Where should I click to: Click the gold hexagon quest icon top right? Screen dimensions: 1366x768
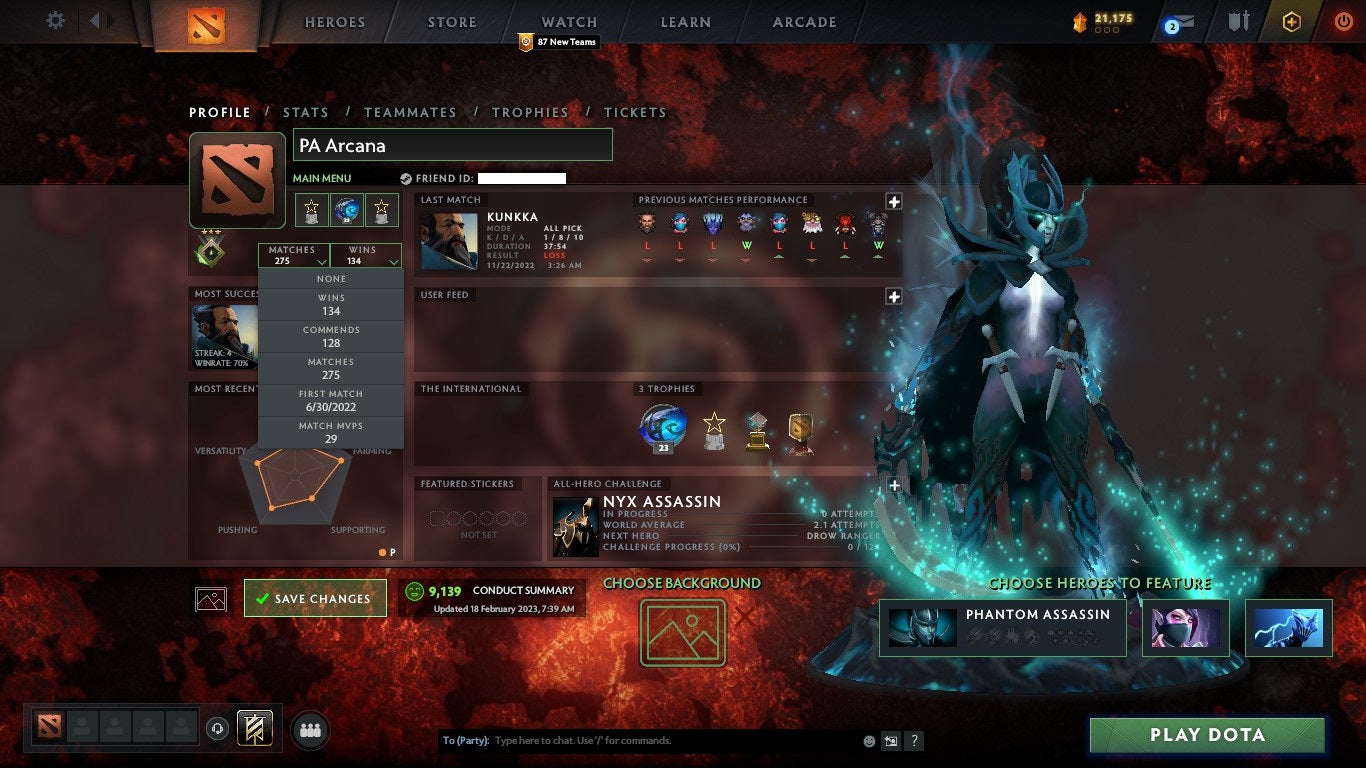coord(1293,20)
